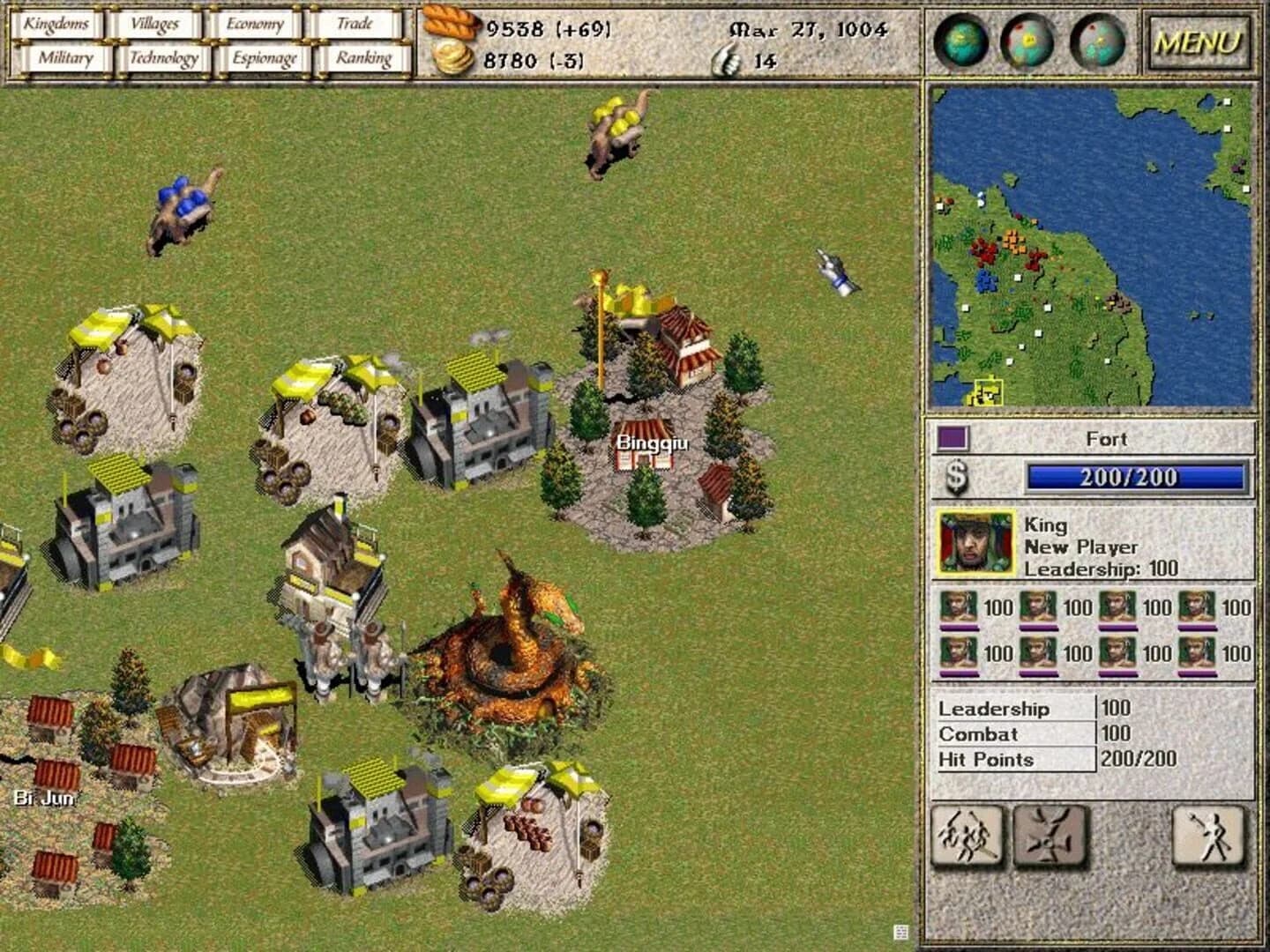Viewport: 1270px width, 952px height.
Task: Open the Ranking report
Action: pos(362,57)
